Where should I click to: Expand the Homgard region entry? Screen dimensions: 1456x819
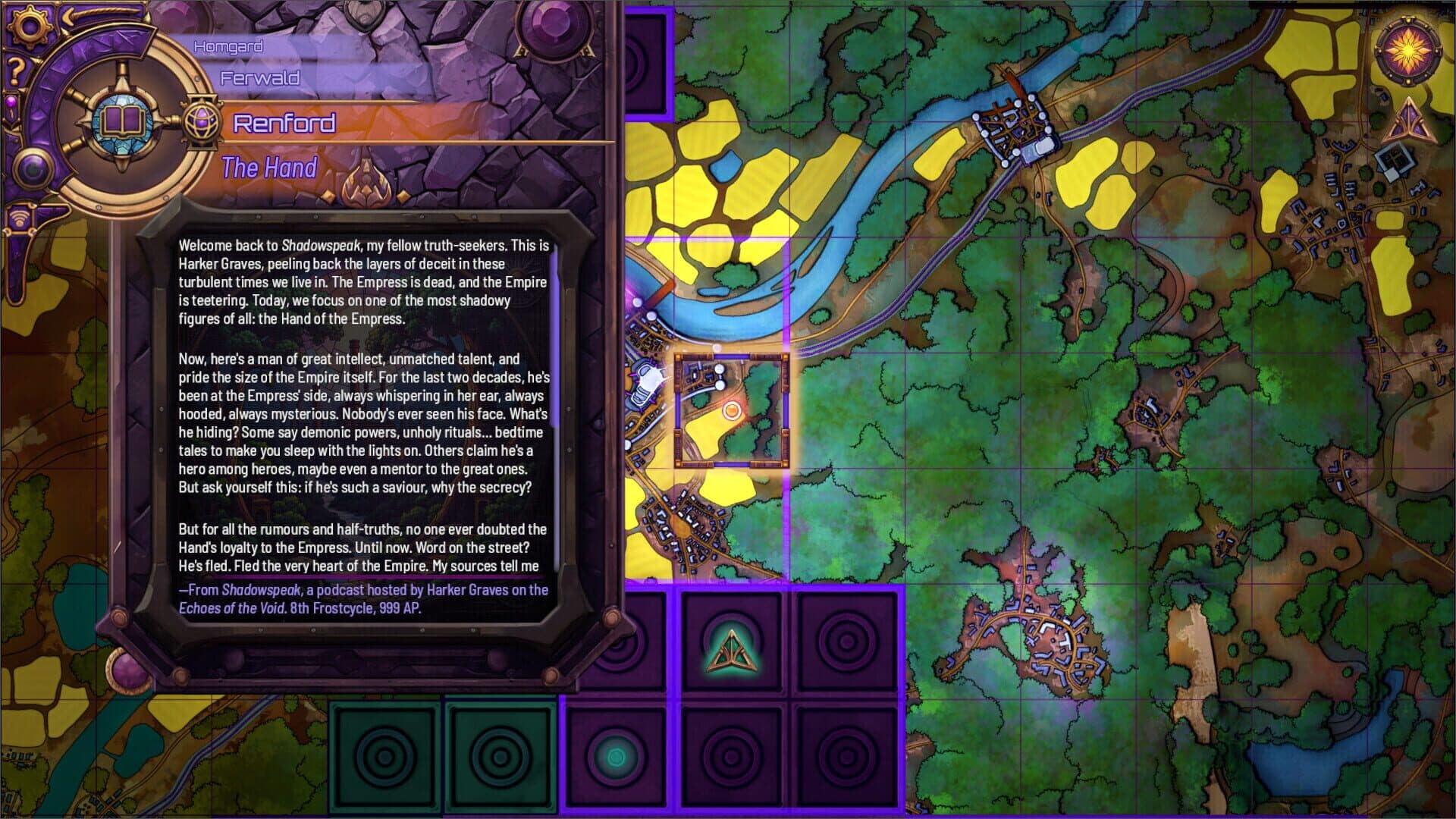(x=227, y=45)
